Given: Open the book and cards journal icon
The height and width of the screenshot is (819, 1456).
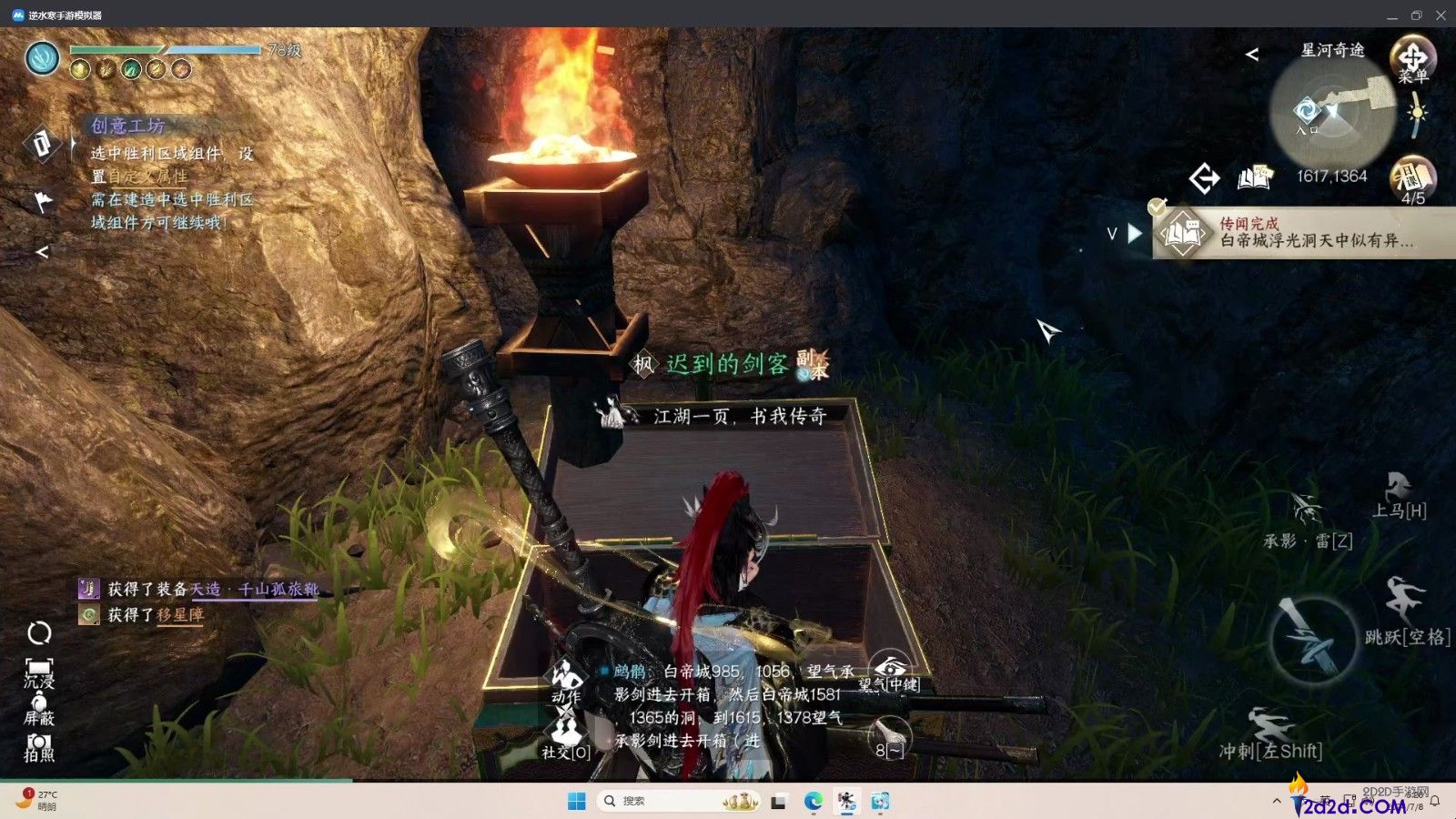Looking at the screenshot, I should coord(1254,177).
